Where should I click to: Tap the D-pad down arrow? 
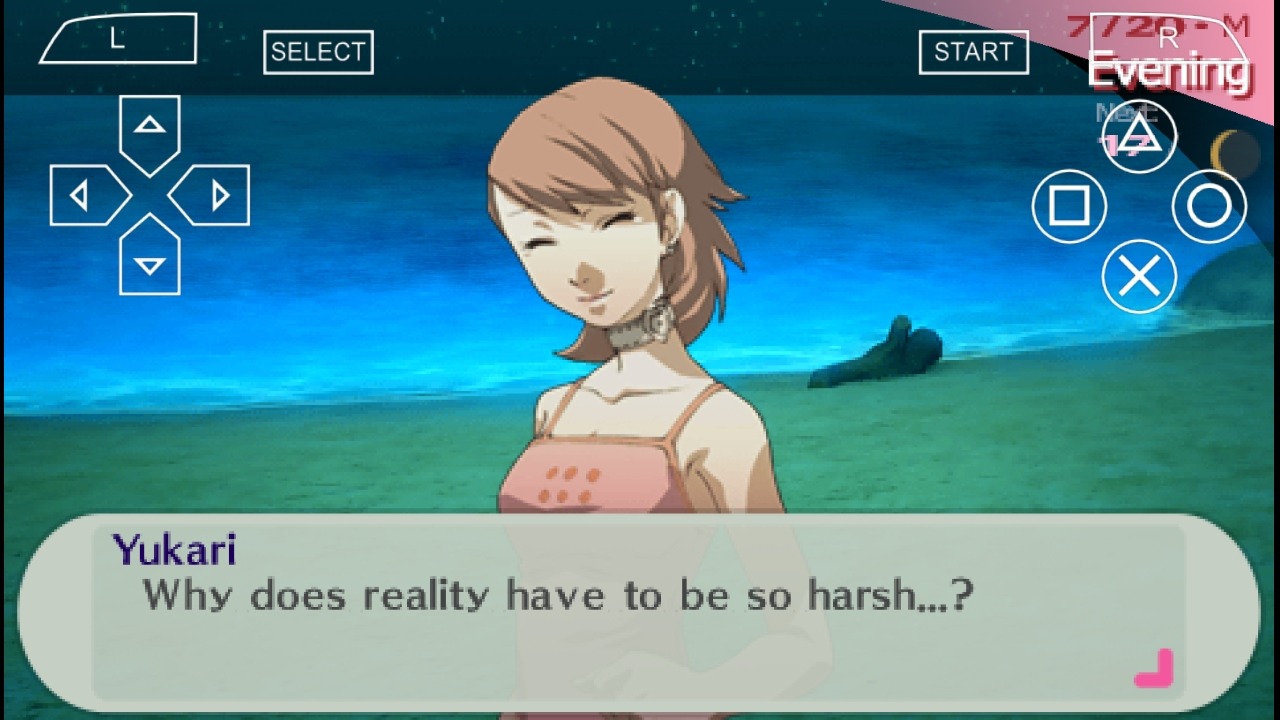point(150,262)
